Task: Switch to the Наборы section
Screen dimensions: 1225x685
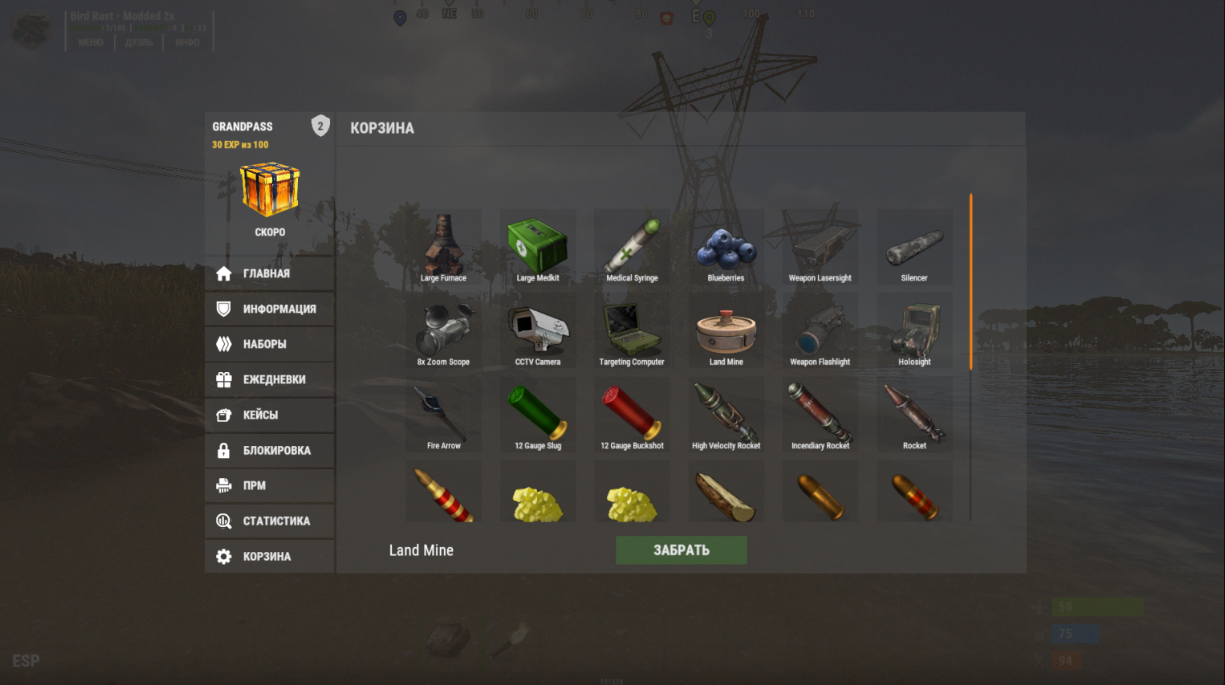Action: (270, 344)
